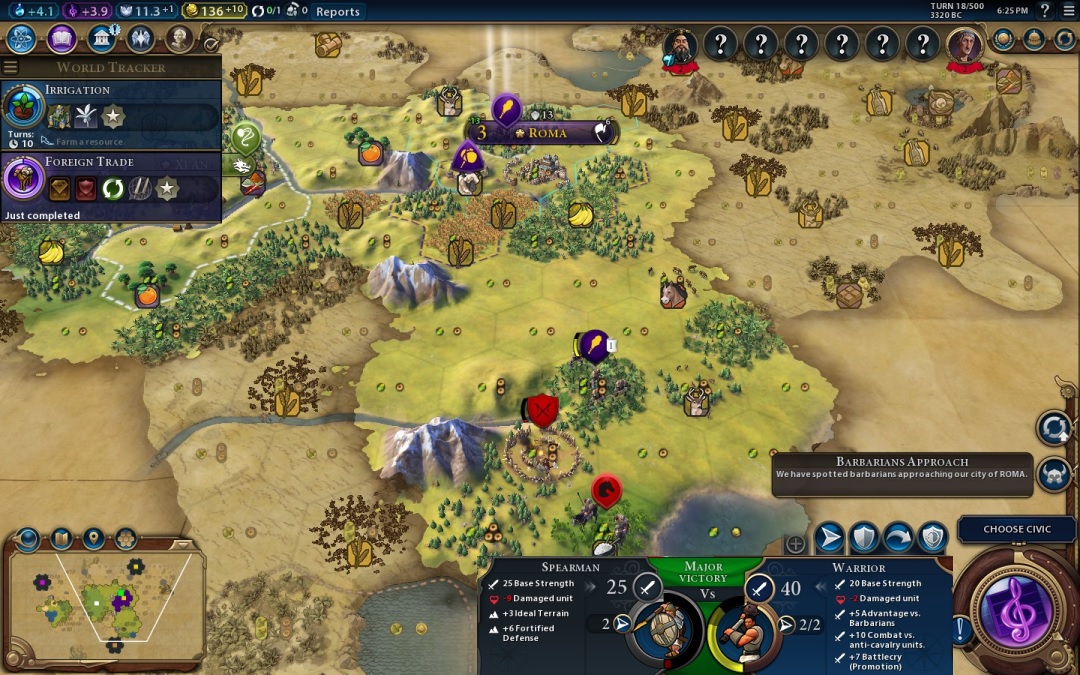Select the bearded leader portrait in diplomacy ribbon
The width and height of the screenshot is (1080, 675).
[x=680, y=46]
